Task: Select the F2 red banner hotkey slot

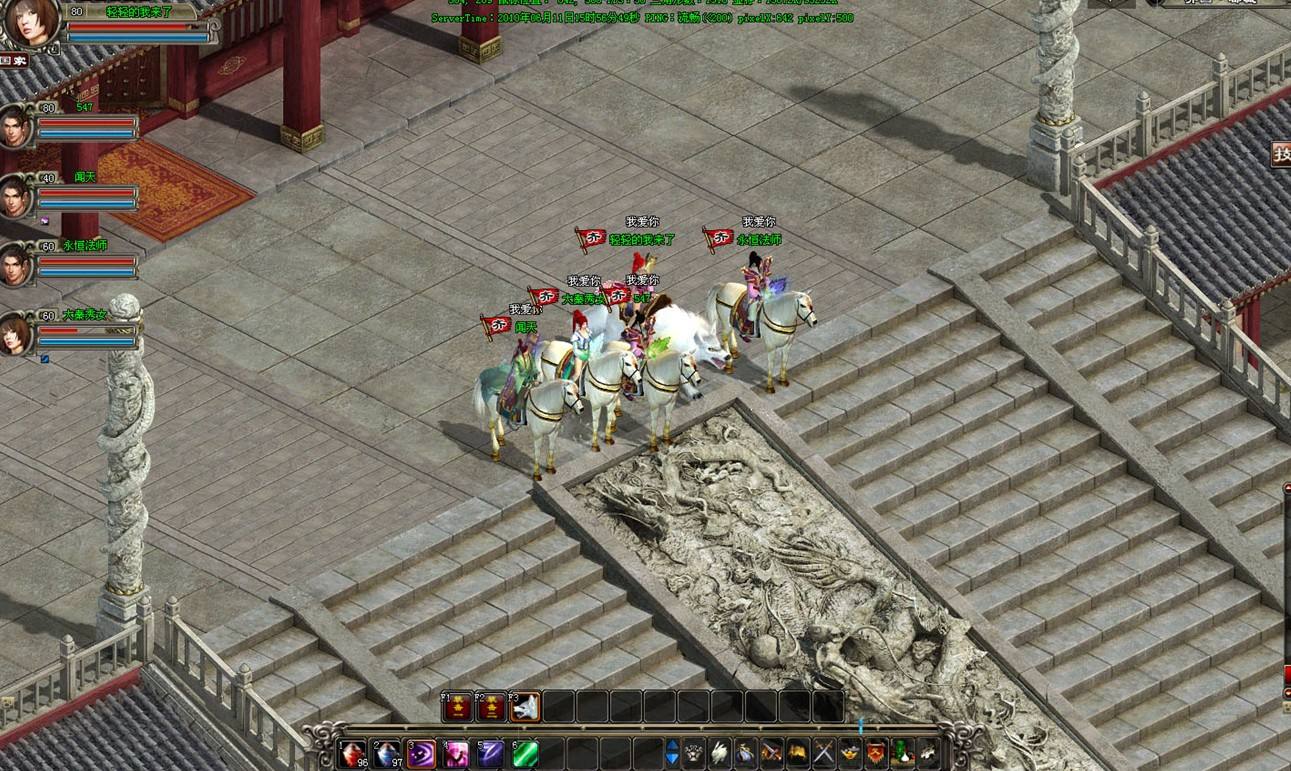Action: point(491,707)
